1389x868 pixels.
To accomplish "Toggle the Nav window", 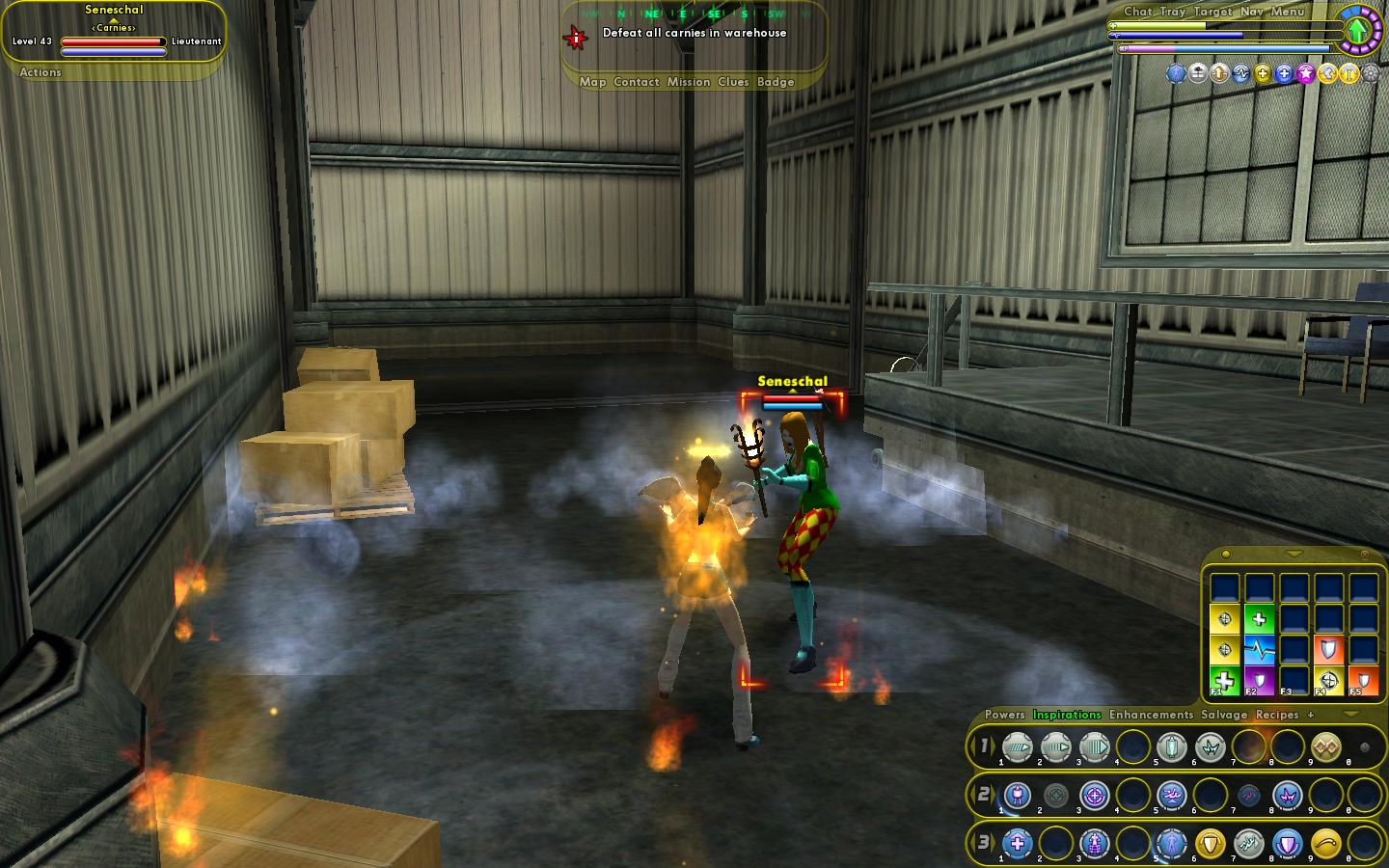I will click(1252, 12).
